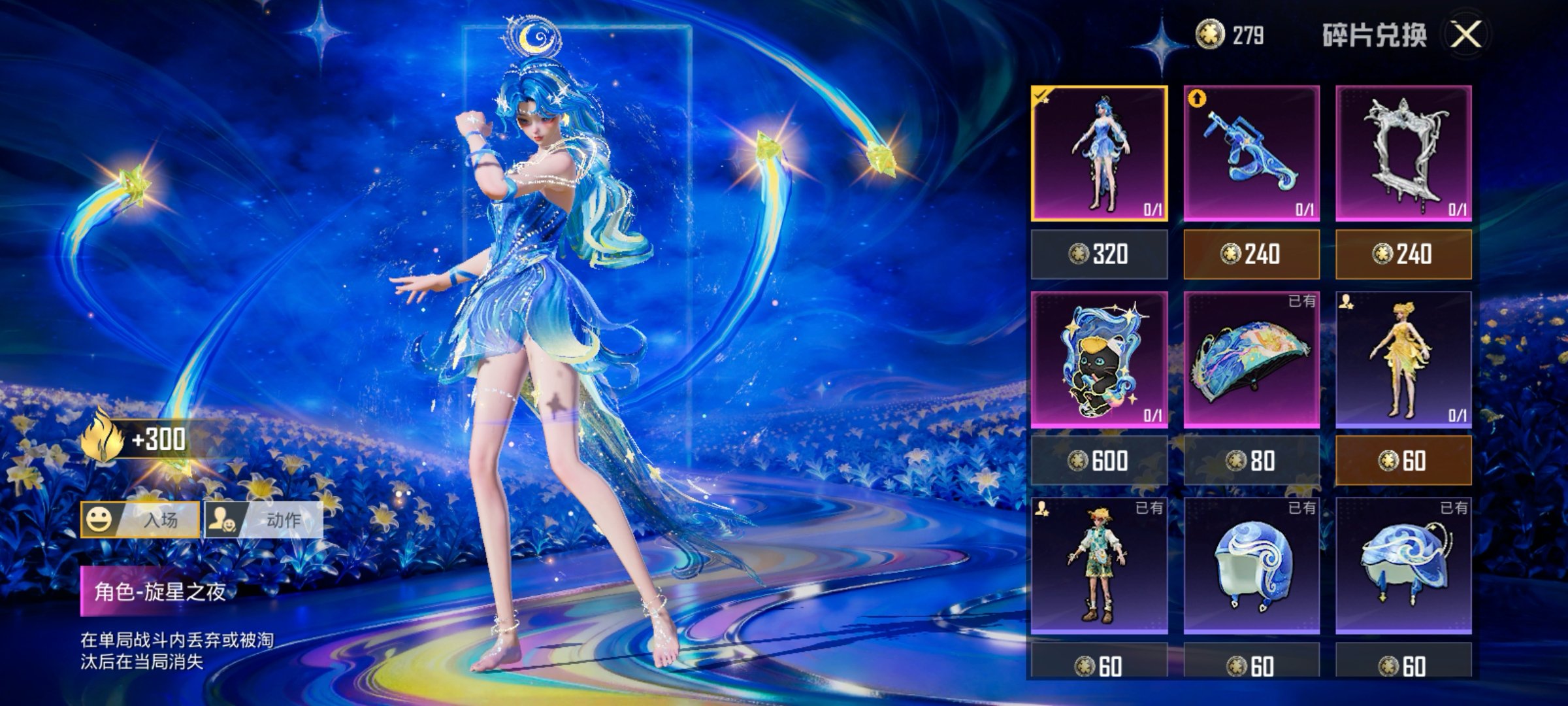Select the boy in green outfit tile
Screen dimensions: 1568x706
(x=1099, y=565)
